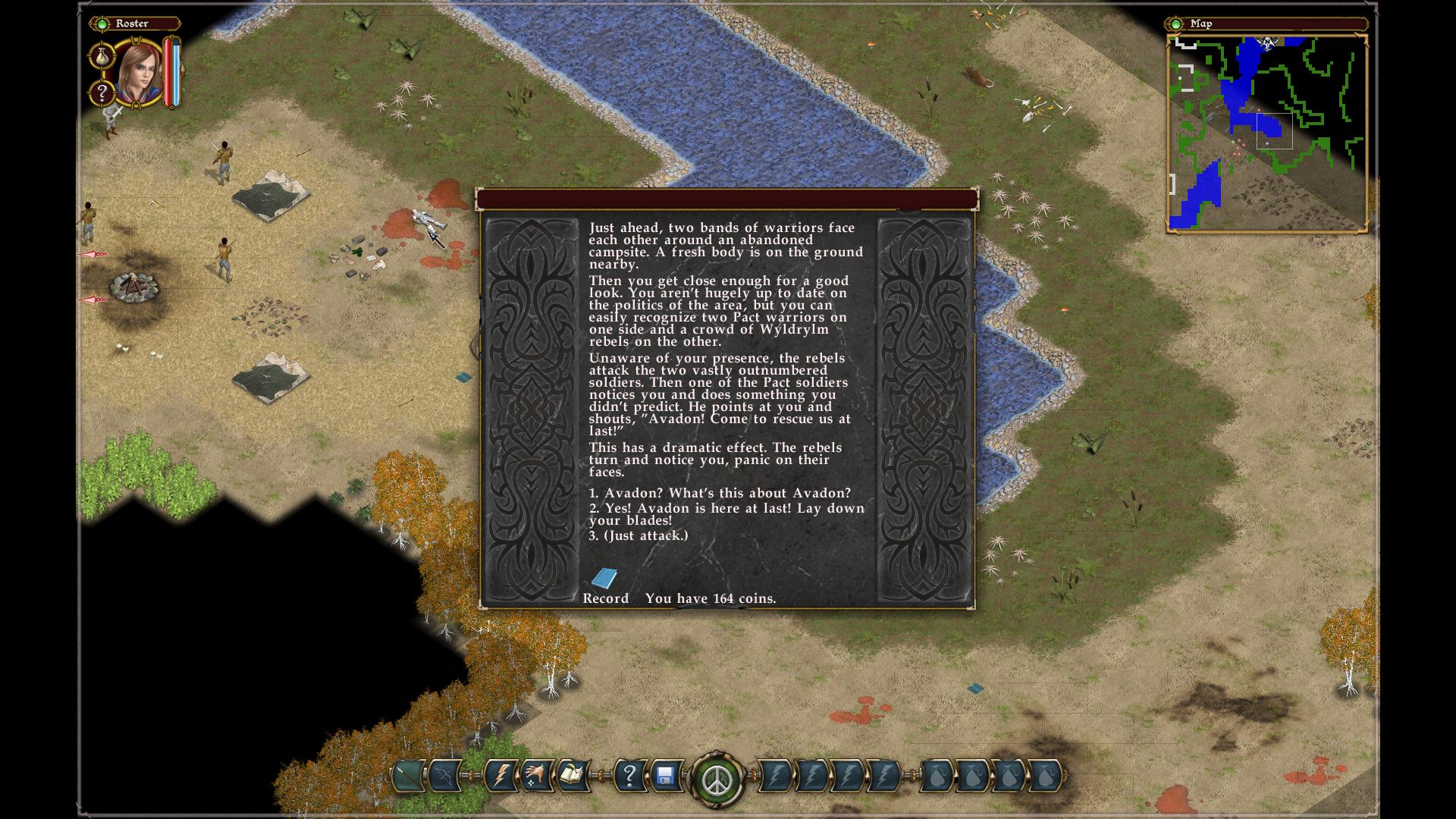Toggle the peace sign combat button

[x=716, y=779]
